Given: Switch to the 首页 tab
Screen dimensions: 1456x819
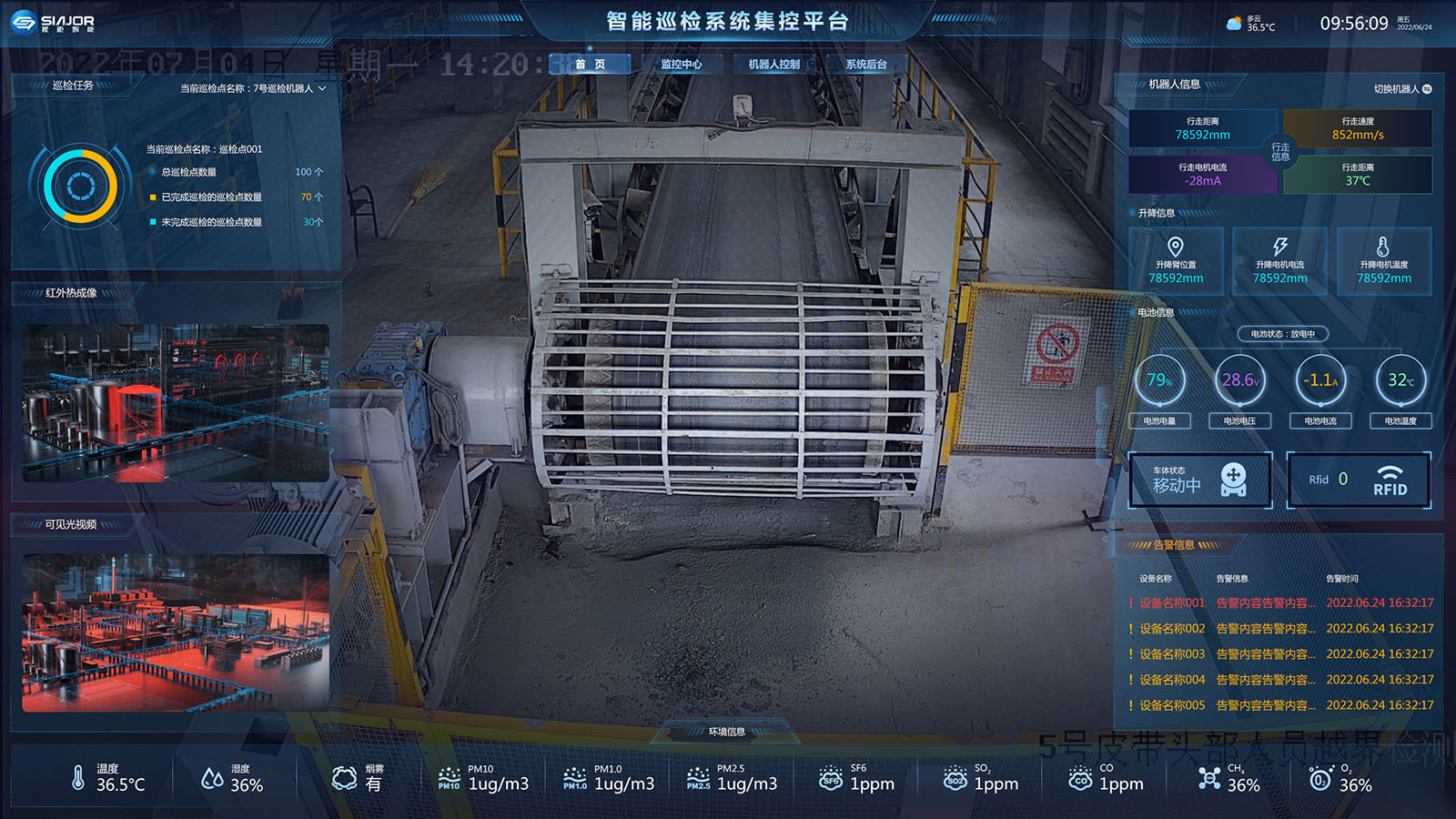Looking at the screenshot, I should [590, 65].
